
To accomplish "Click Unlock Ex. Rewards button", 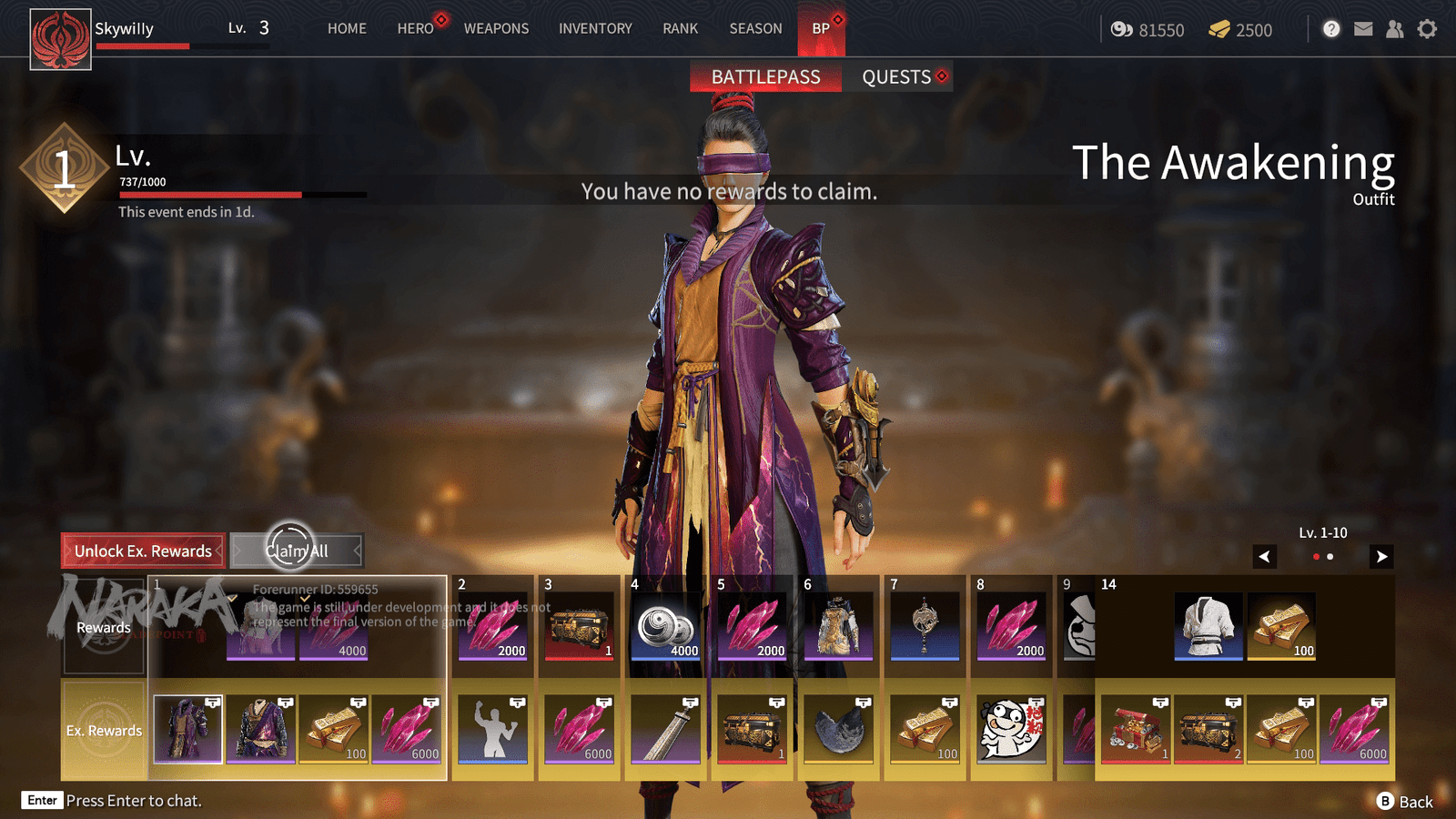I will [x=143, y=551].
